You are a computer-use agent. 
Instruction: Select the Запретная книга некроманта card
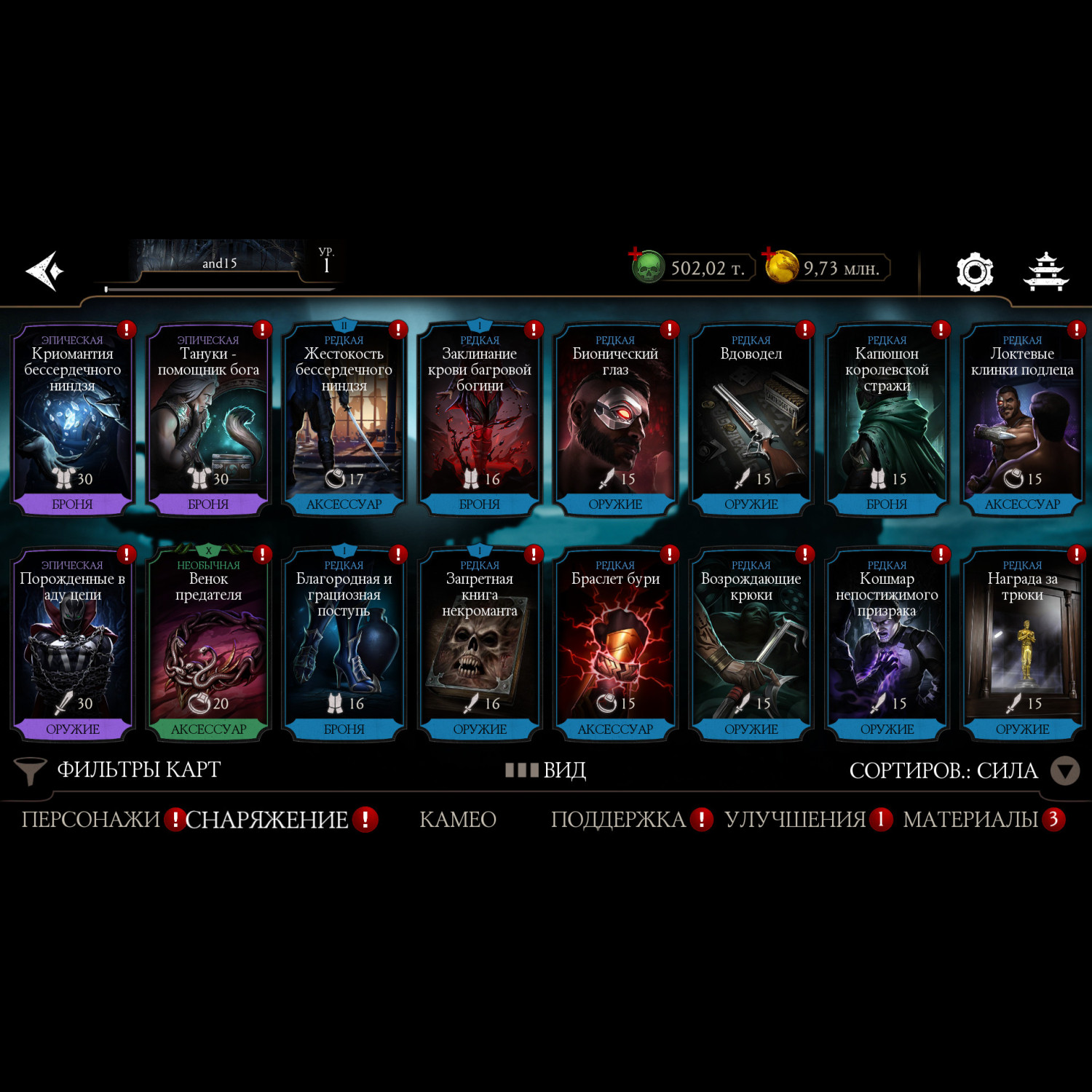tap(480, 645)
